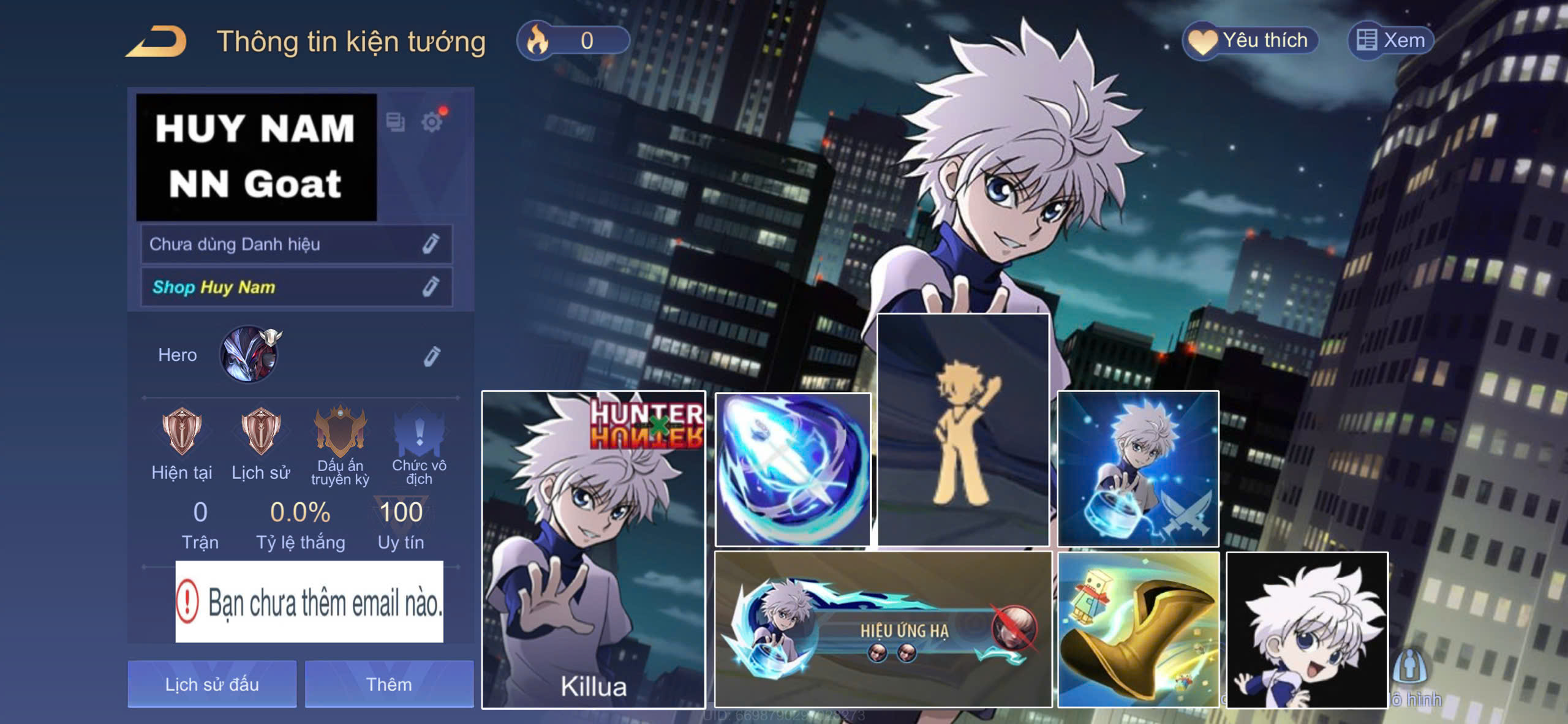The width and height of the screenshot is (1568, 724).
Task: Edit the Shop Huy Nam signature
Action: pyautogui.click(x=431, y=287)
